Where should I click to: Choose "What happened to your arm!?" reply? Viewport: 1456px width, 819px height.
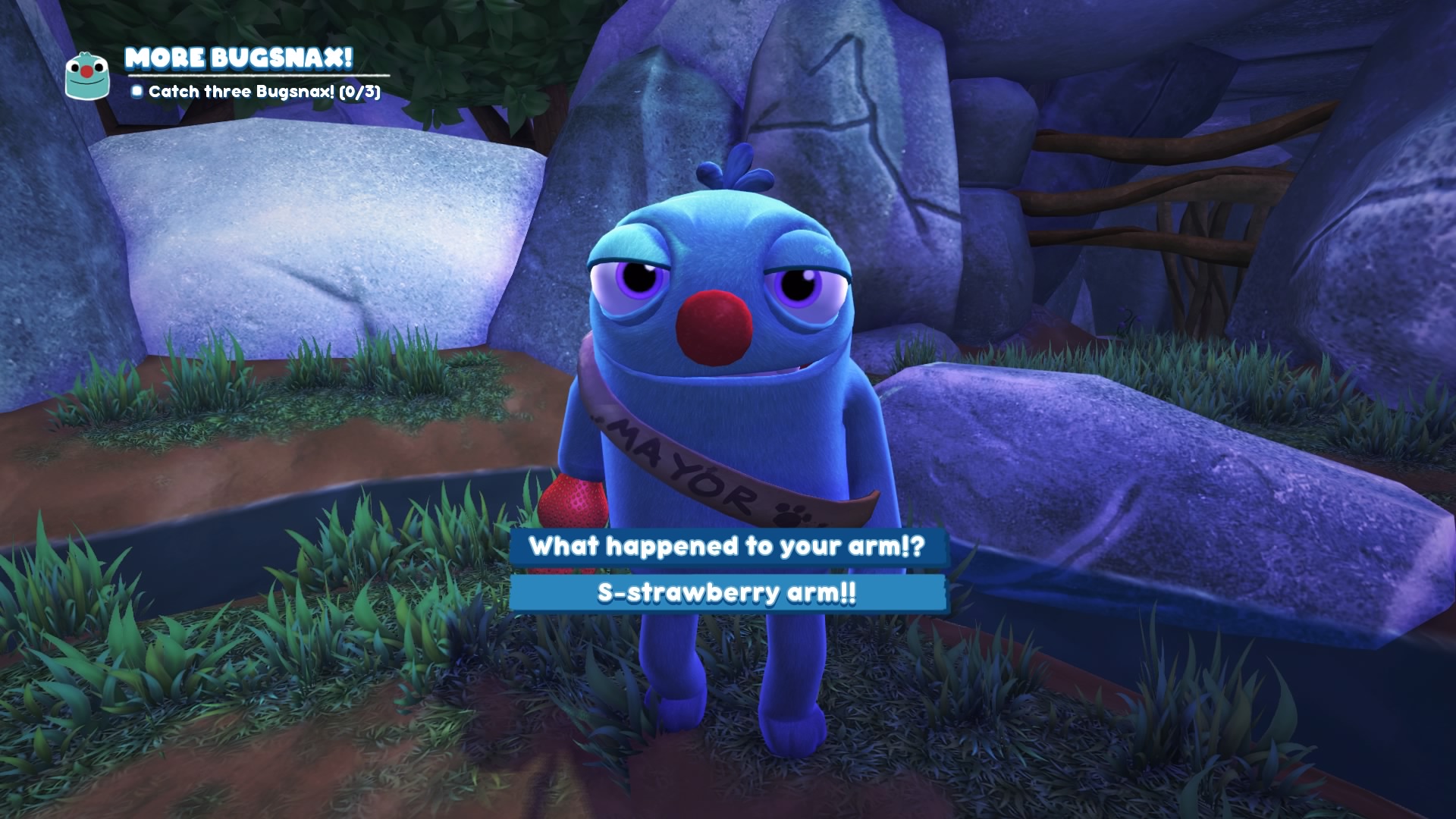tap(727, 546)
